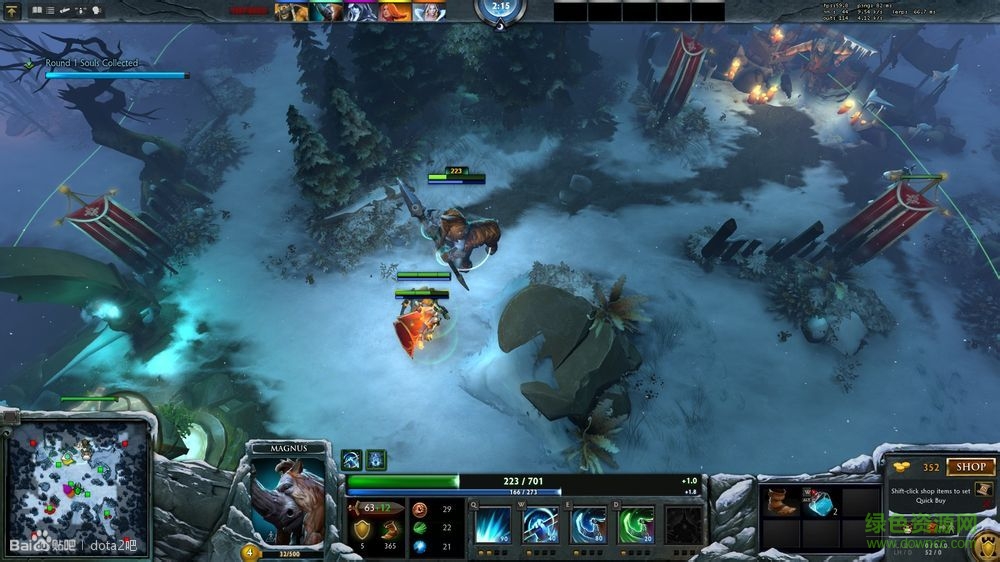Cast Magnus's Shockwave ability
This screenshot has width=1000, height=562.
point(493,524)
